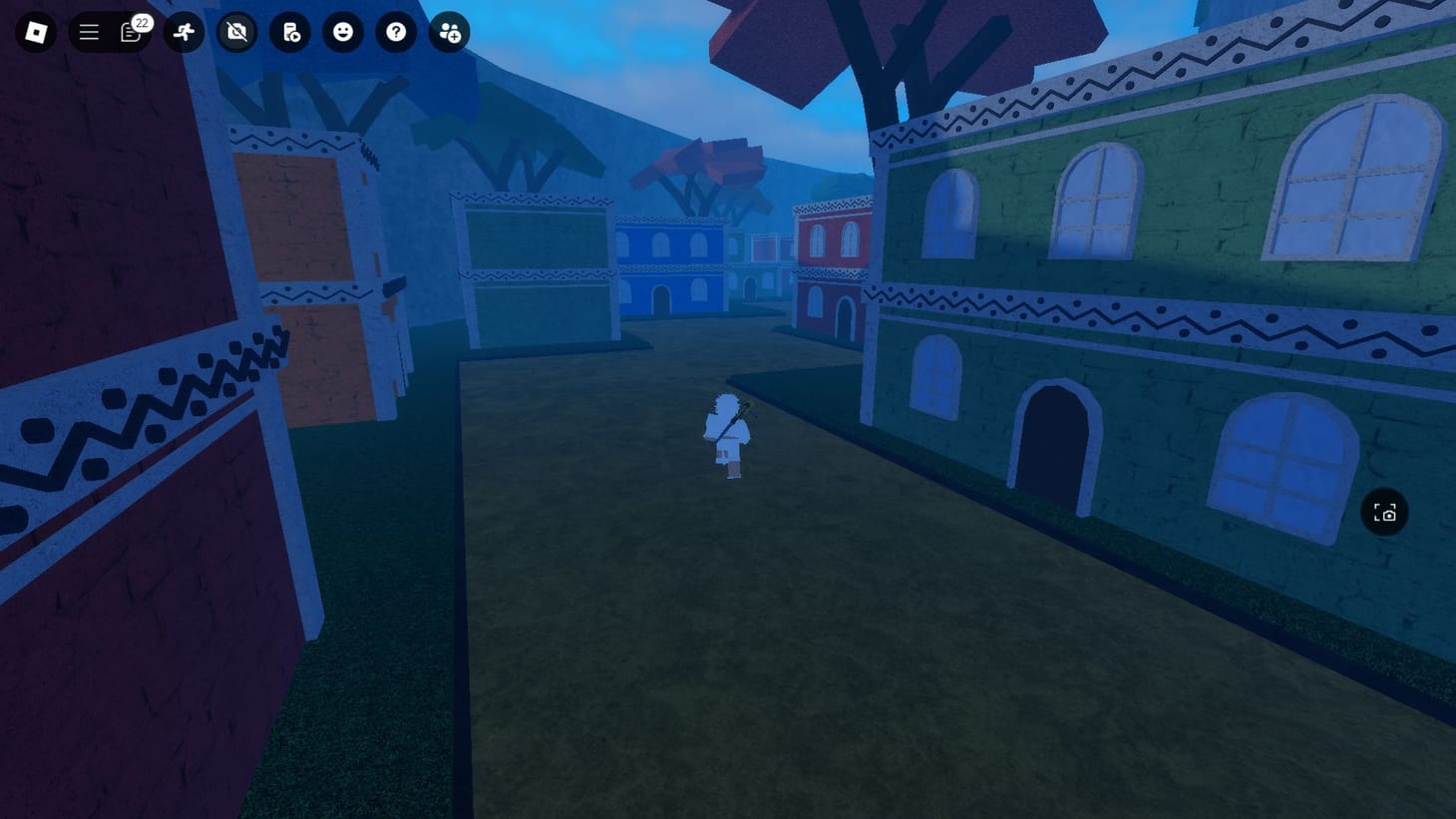Toggle the disabled camera self-view

pos(237,32)
